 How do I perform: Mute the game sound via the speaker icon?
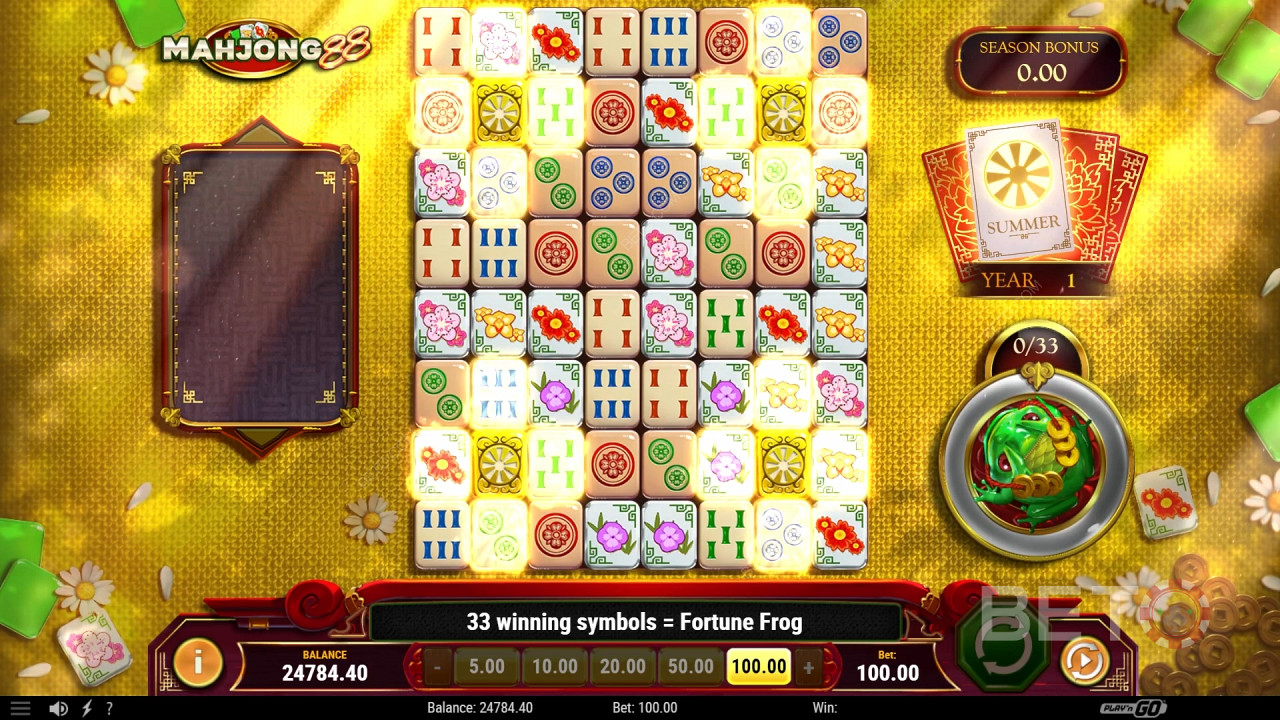pyautogui.click(x=60, y=707)
